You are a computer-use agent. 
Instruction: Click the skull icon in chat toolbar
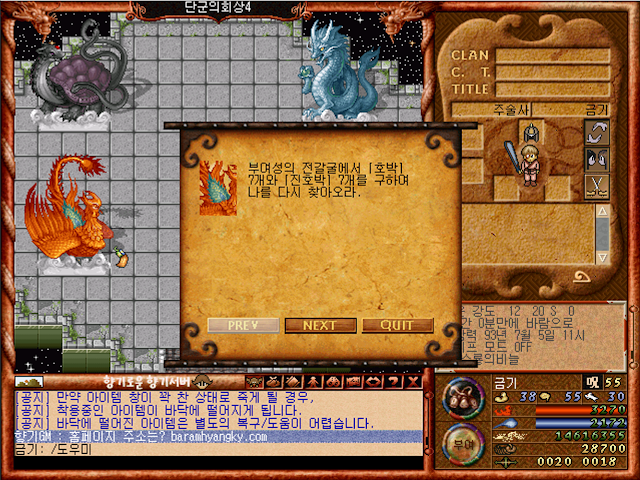click(254, 381)
